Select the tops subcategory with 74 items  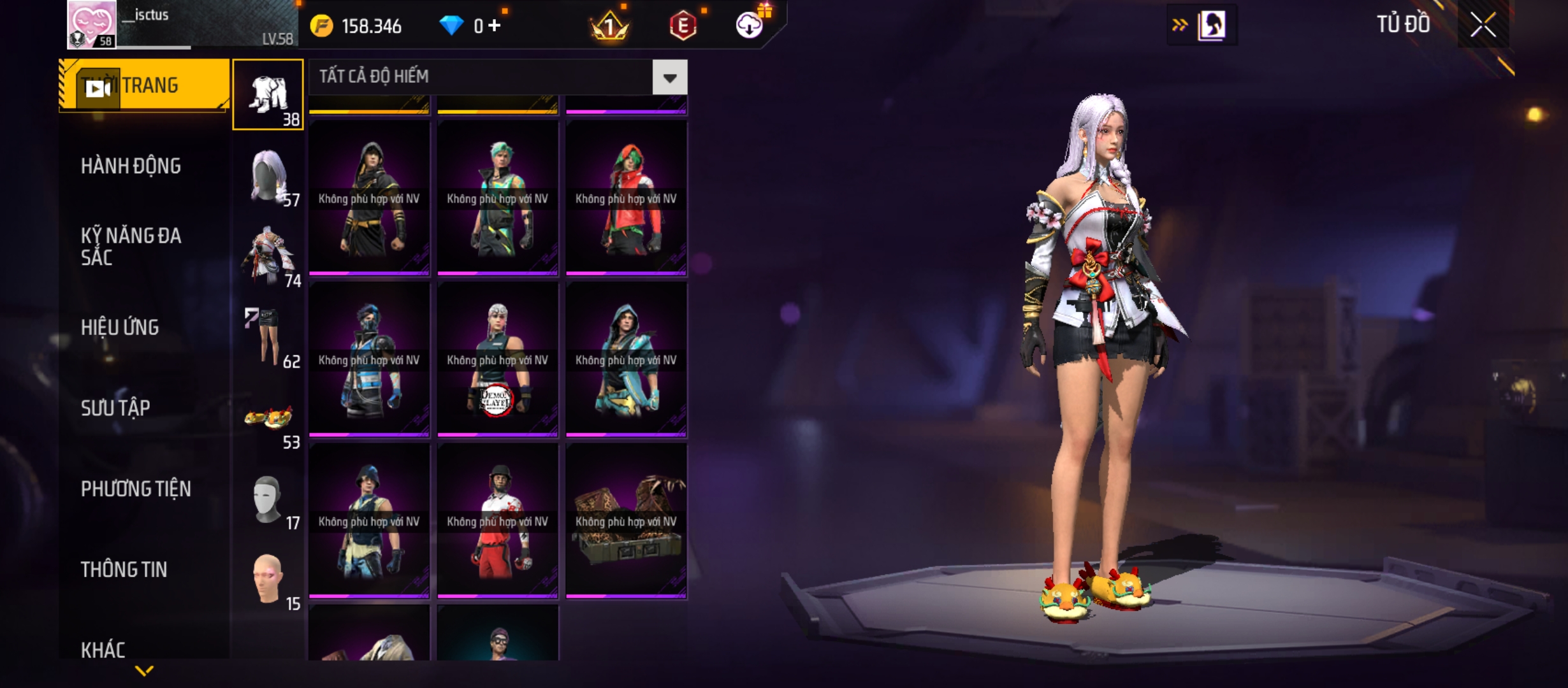268,257
